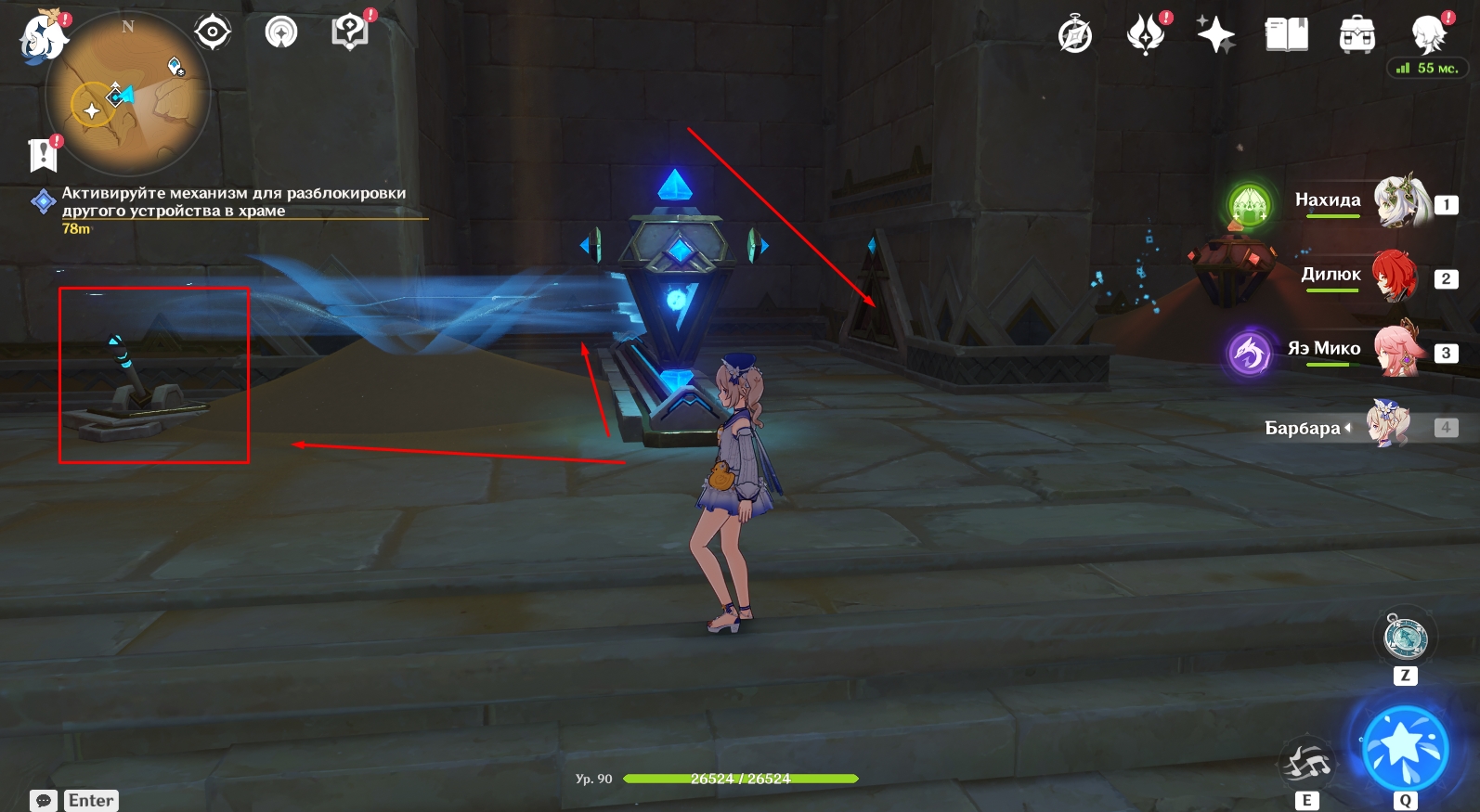
Task: Select active character Барбара in party list
Action: click(x=1388, y=426)
